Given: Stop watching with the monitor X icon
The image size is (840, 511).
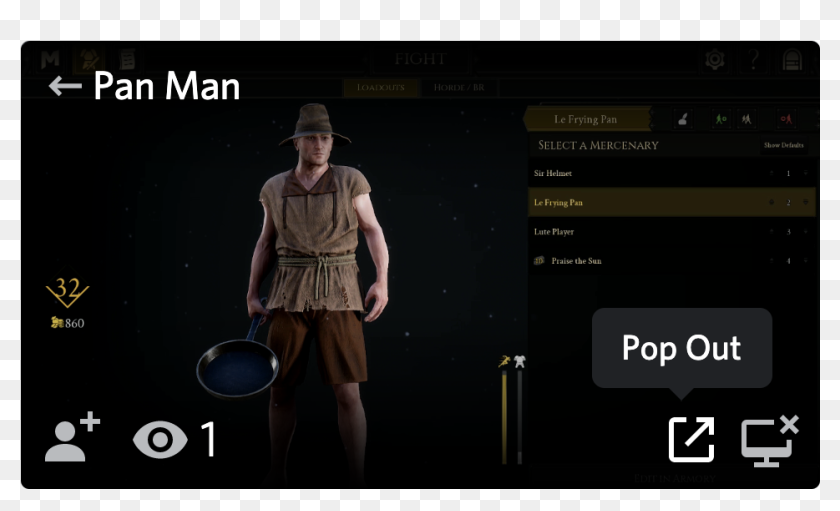Looking at the screenshot, I should (x=769, y=440).
